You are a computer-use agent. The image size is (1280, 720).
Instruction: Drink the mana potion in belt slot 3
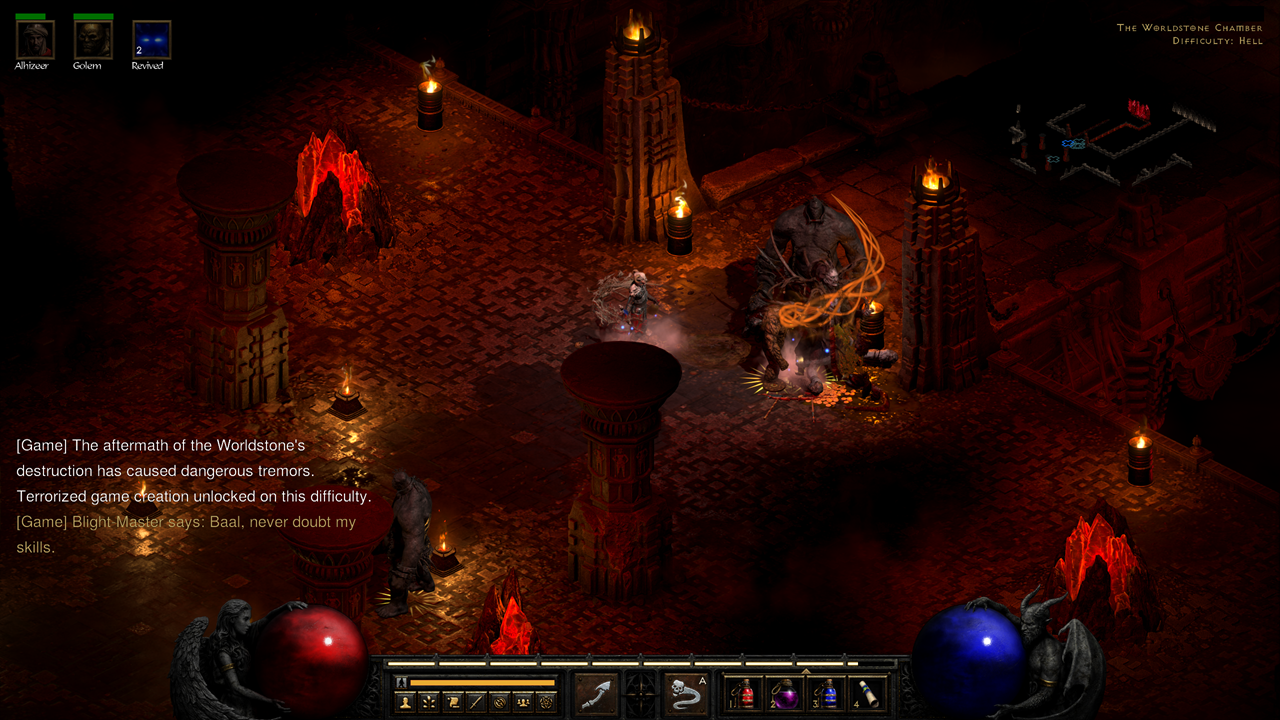click(x=827, y=695)
